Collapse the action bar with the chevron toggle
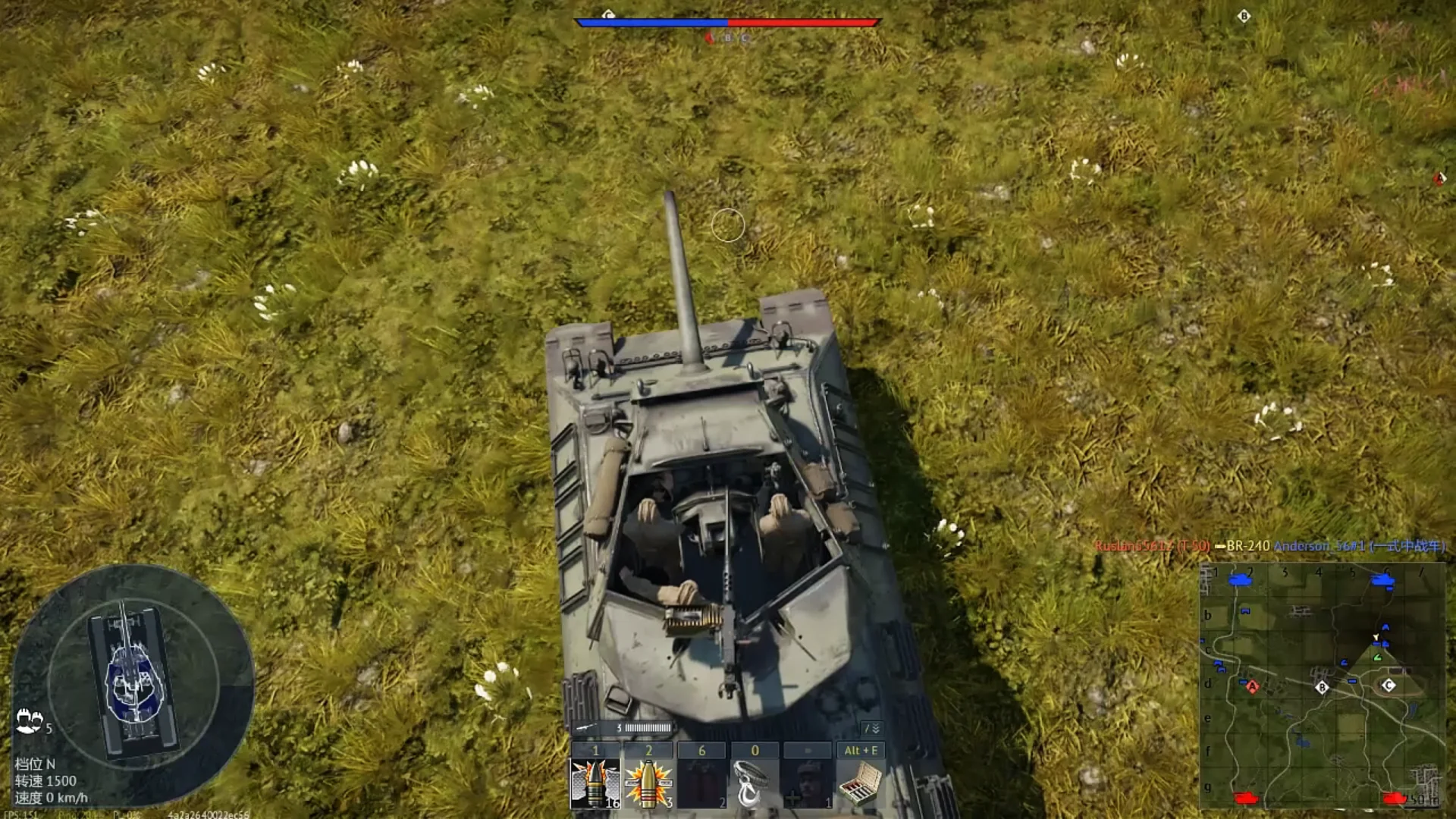Viewport: 1456px width, 819px height. pos(872,729)
